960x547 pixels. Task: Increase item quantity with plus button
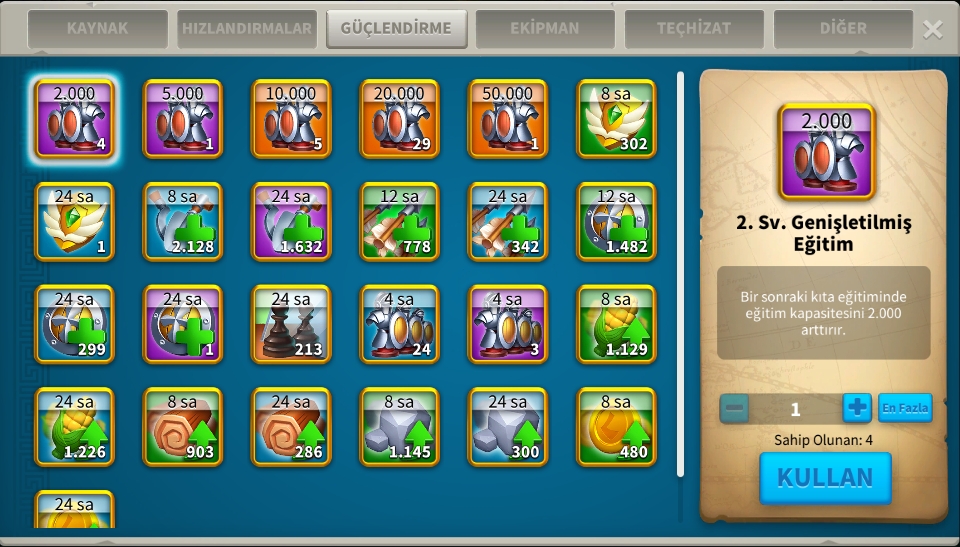click(857, 408)
